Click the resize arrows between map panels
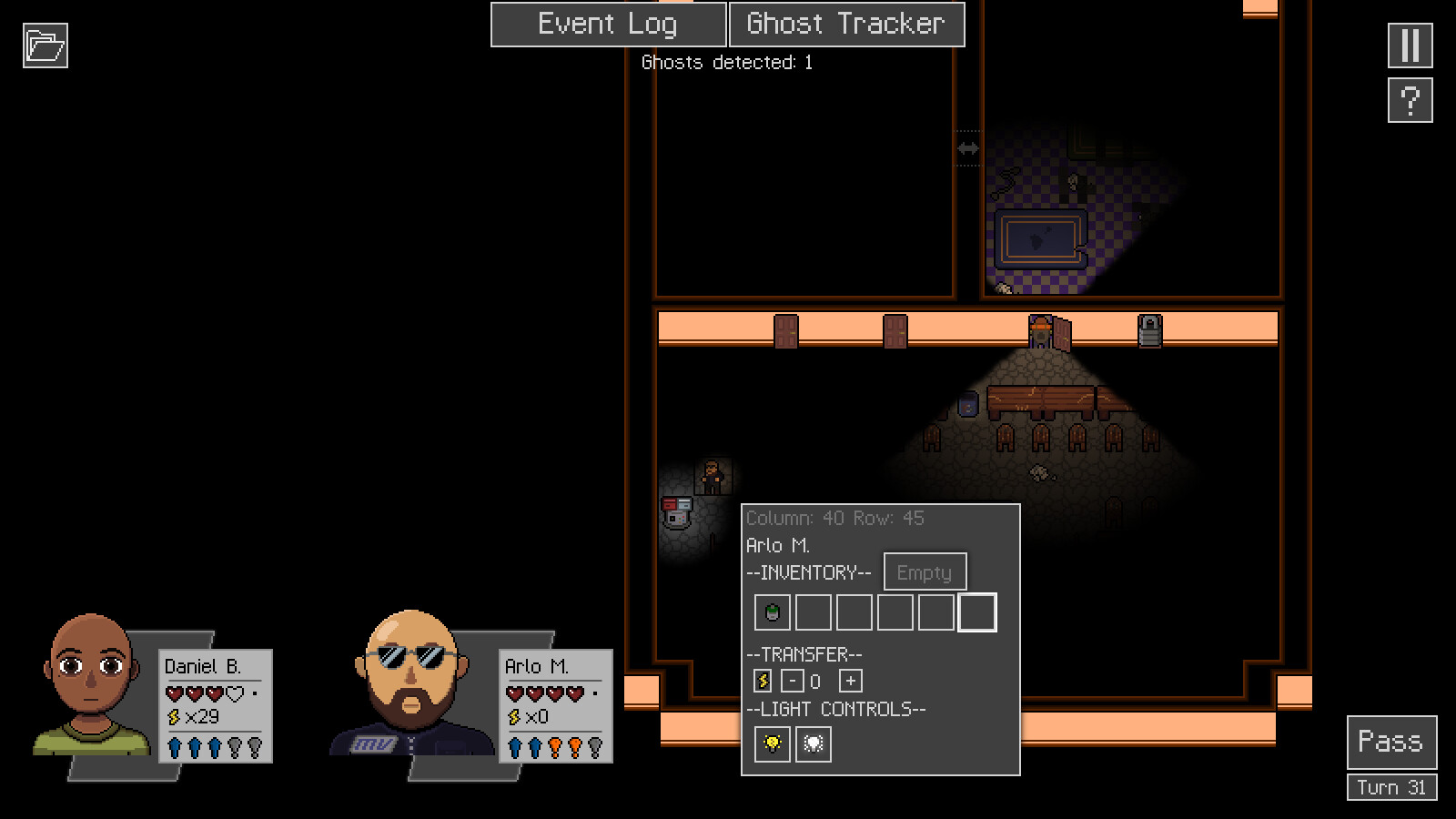Image resolution: width=1456 pixels, height=819 pixels. point(966,148)
